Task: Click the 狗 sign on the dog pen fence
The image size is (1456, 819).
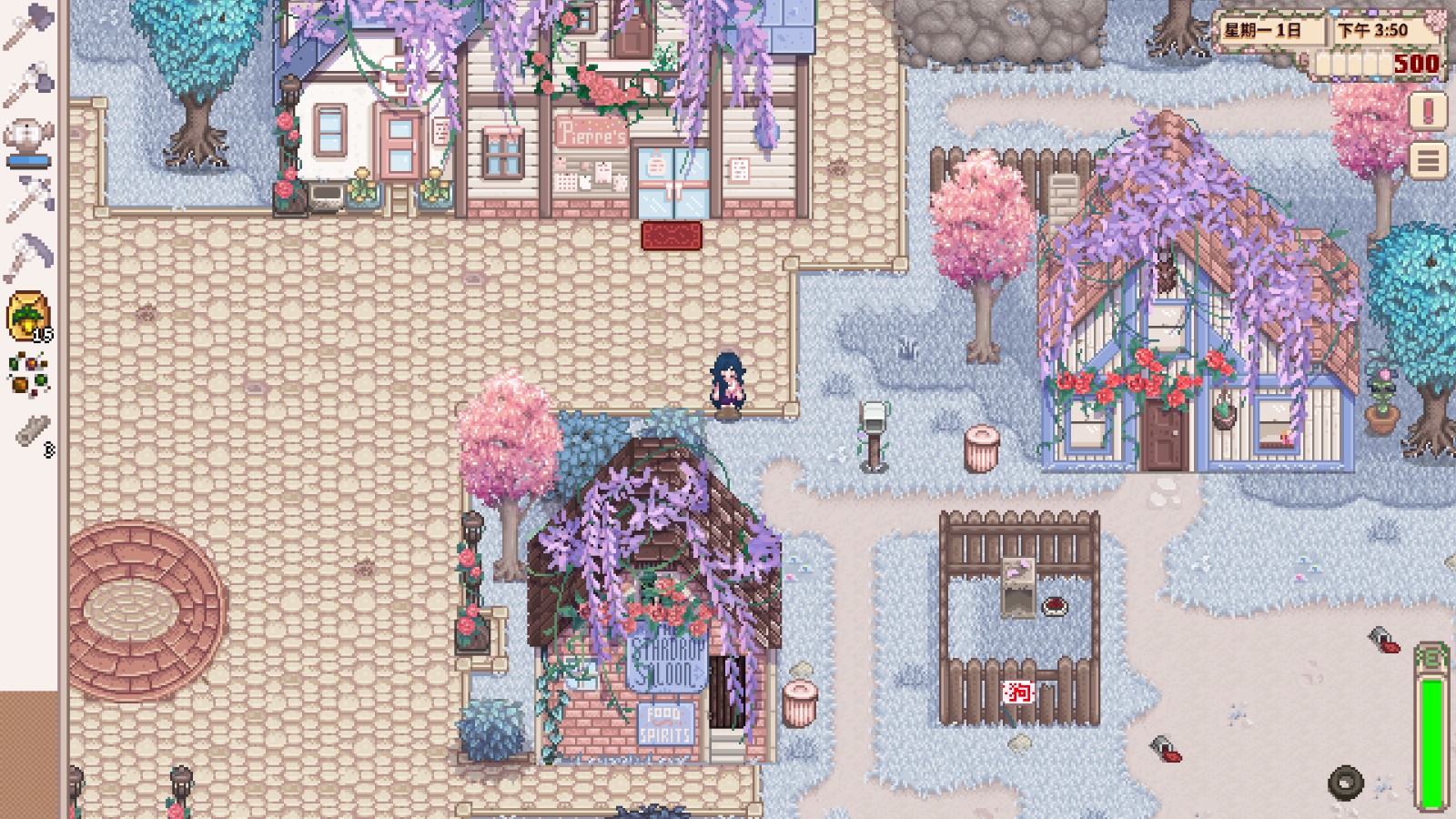Action: coord(1018,692)
